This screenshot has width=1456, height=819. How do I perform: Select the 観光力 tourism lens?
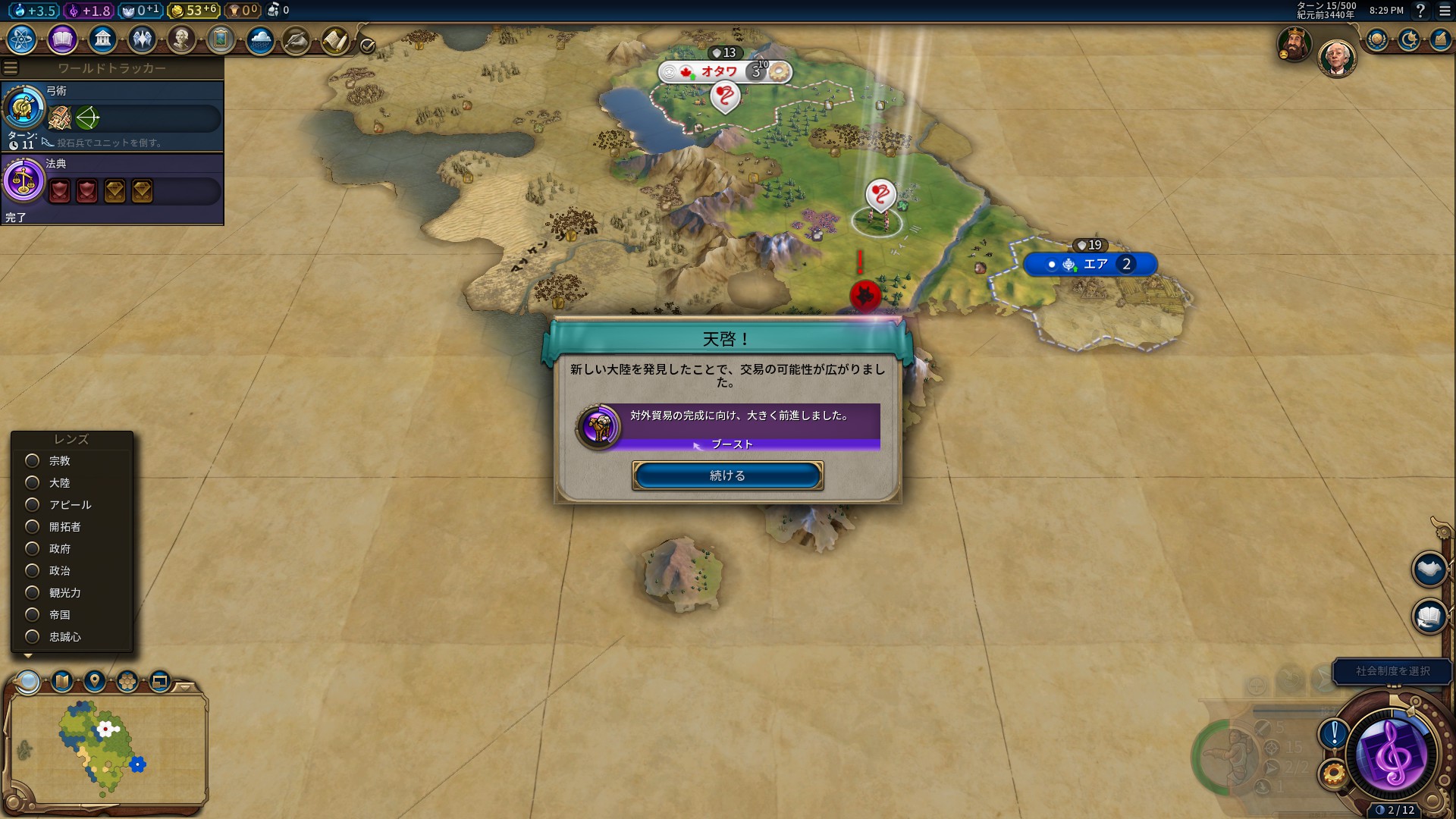click(x=33, y=592)
